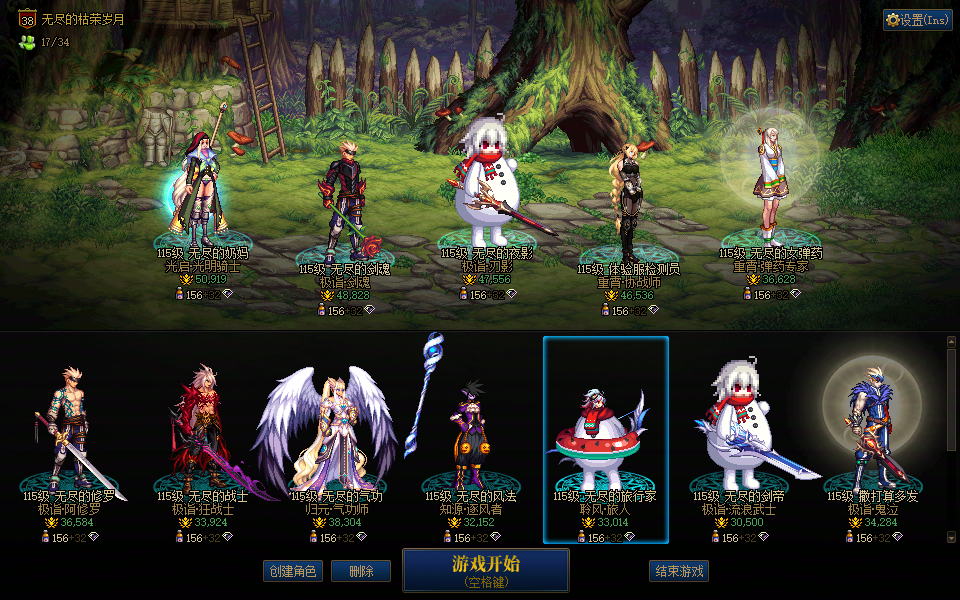Viewport: 960px width, 600px height.
Task: Click the 删除 delete button
Action: click(361, 571)
